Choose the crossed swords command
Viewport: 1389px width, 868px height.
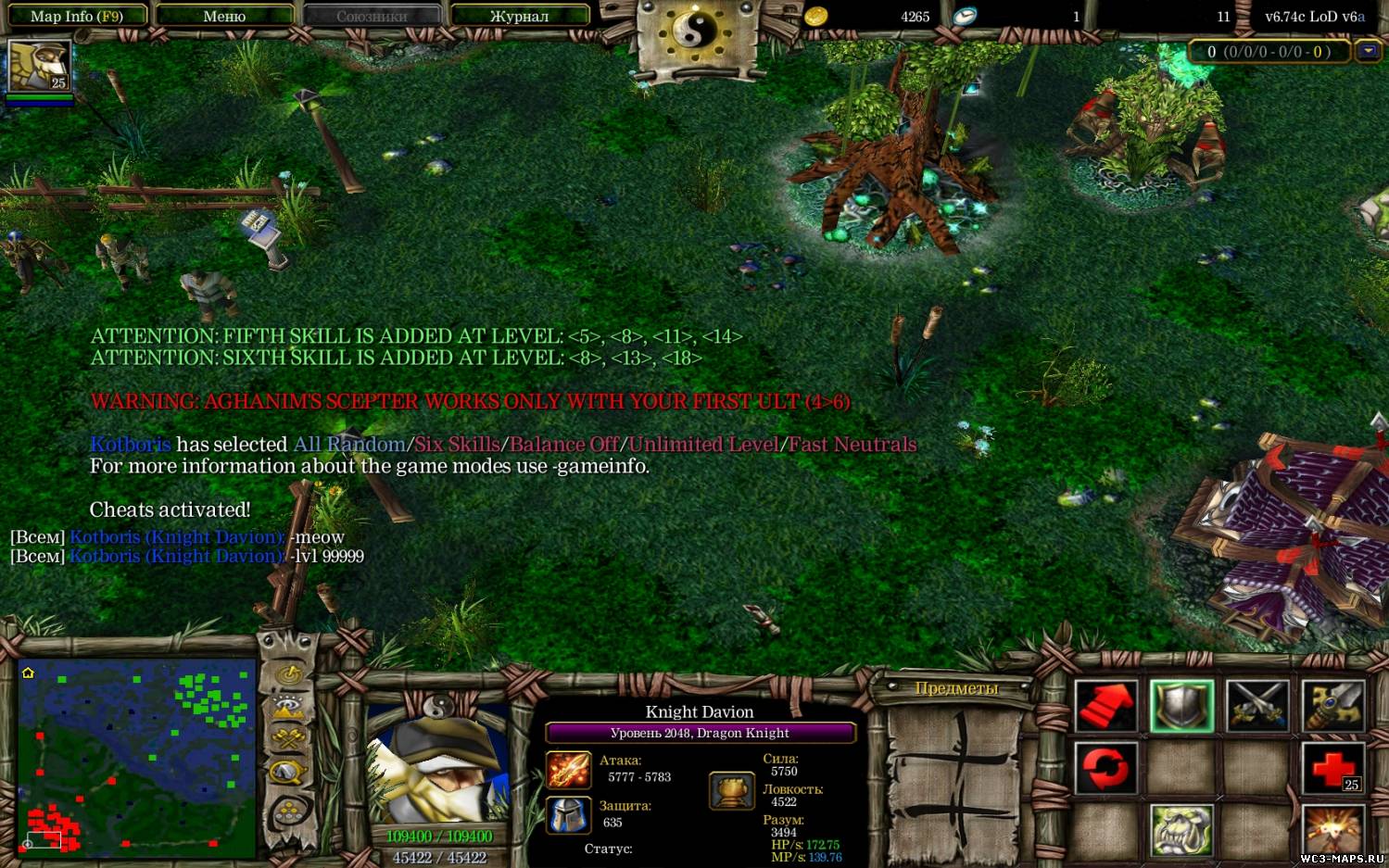click(x=1257, y=707)
